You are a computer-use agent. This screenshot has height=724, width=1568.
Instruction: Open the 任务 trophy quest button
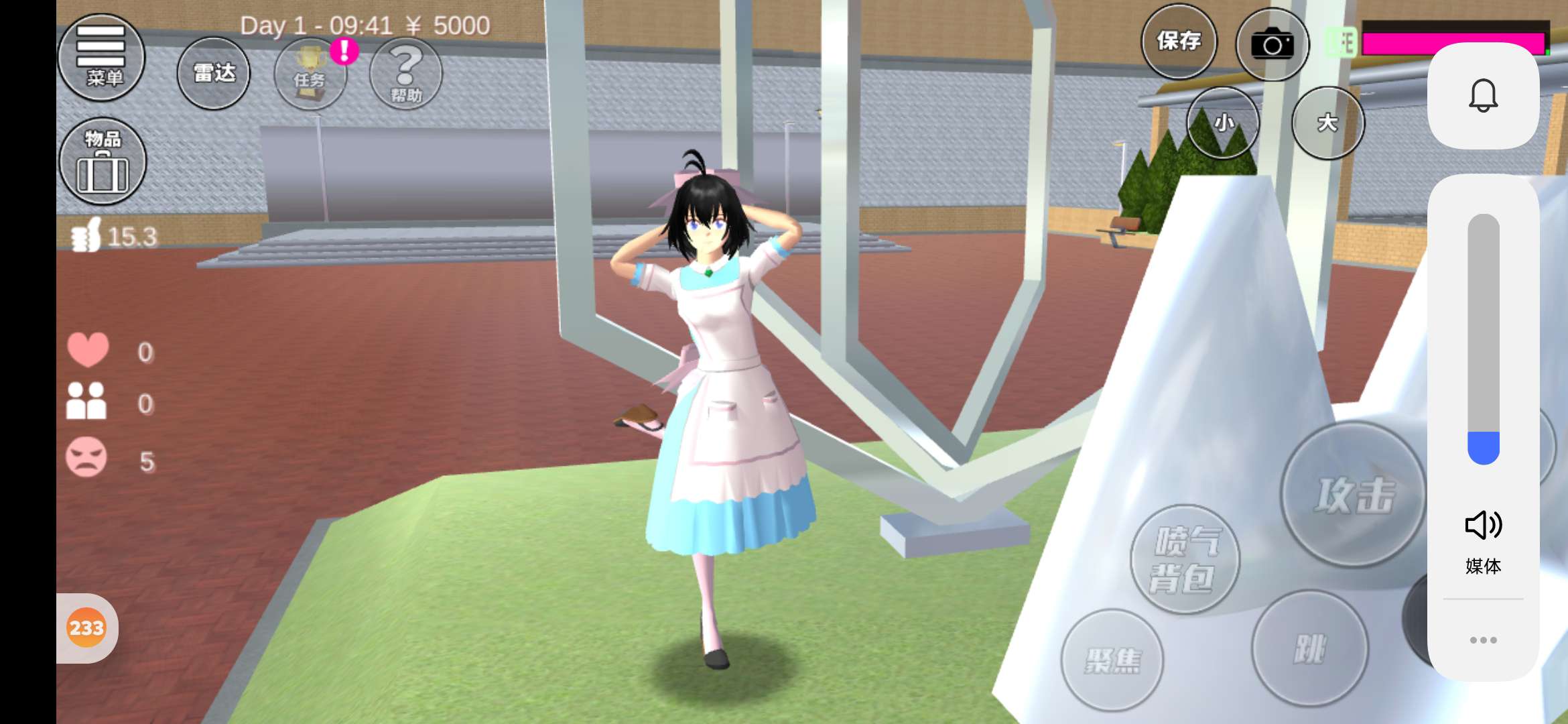310,74
